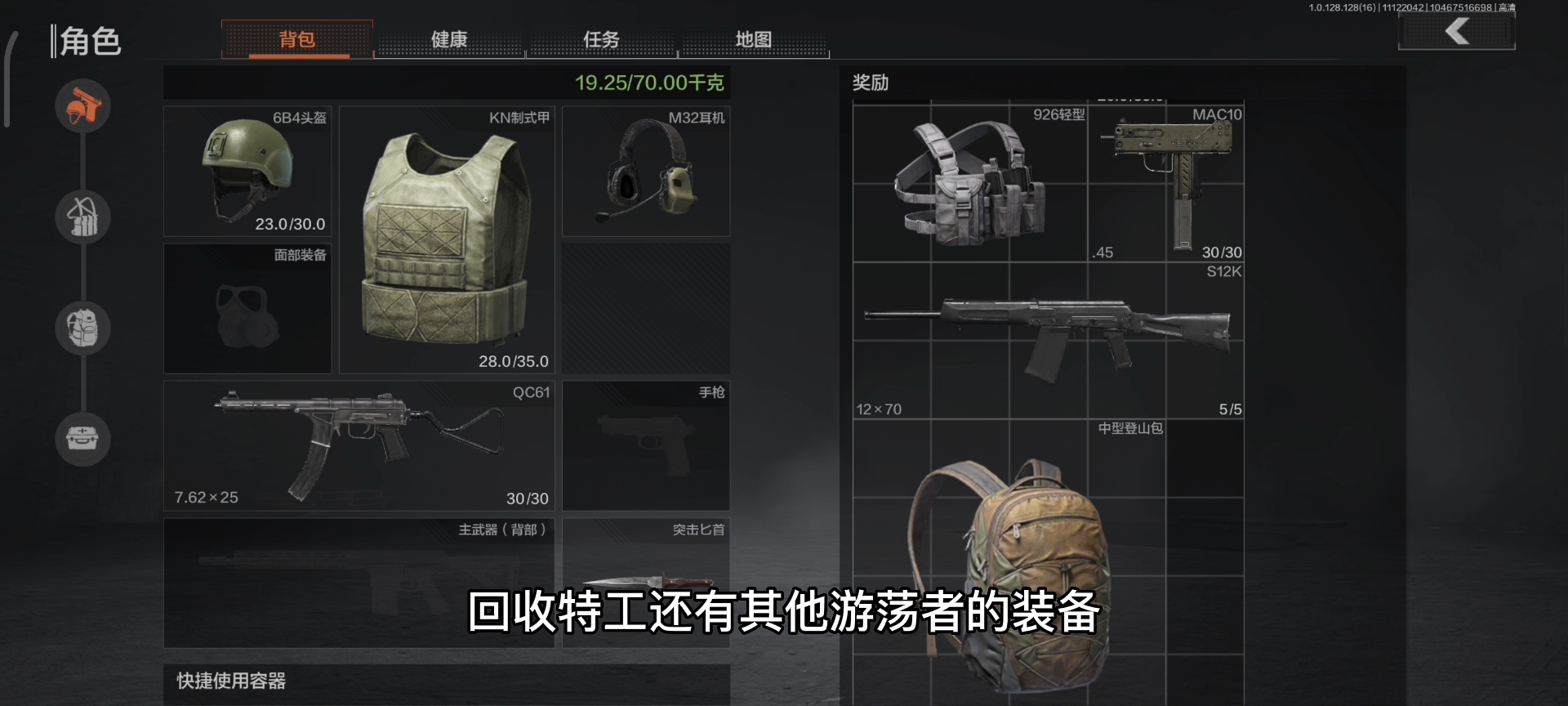Click the M32耳机 headset item
This screenshot has height=706, width=1568.
click(645, 172)
